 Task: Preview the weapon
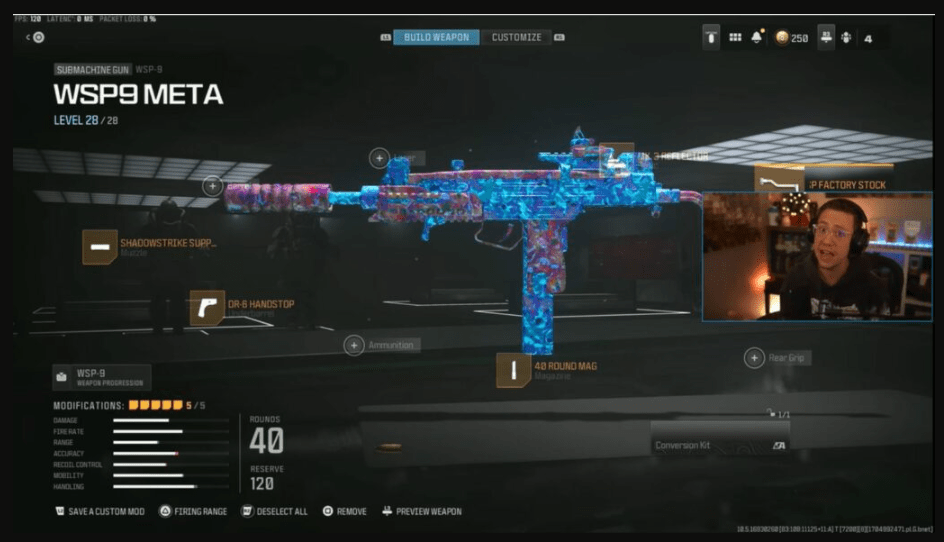coord(421,511)
